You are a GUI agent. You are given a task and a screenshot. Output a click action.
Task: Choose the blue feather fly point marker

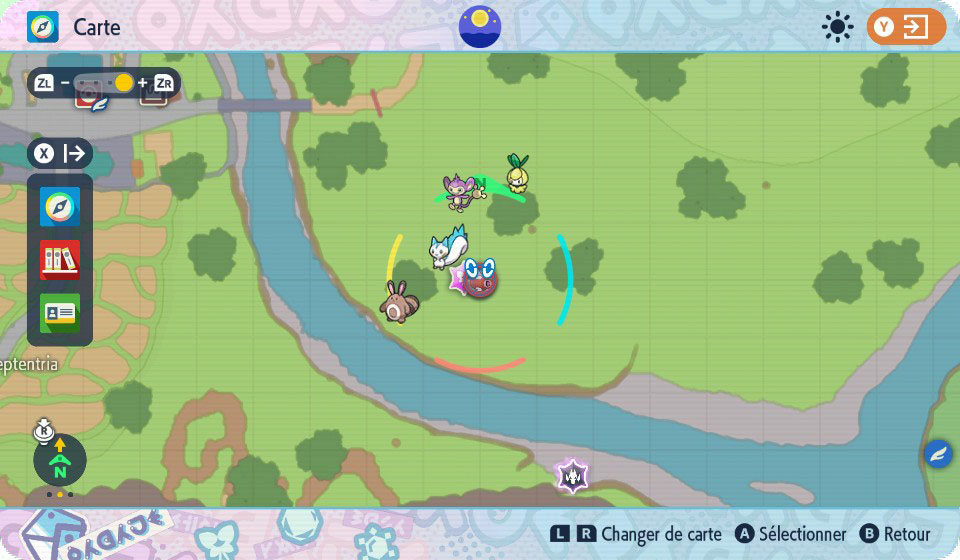tap(938, 454)
